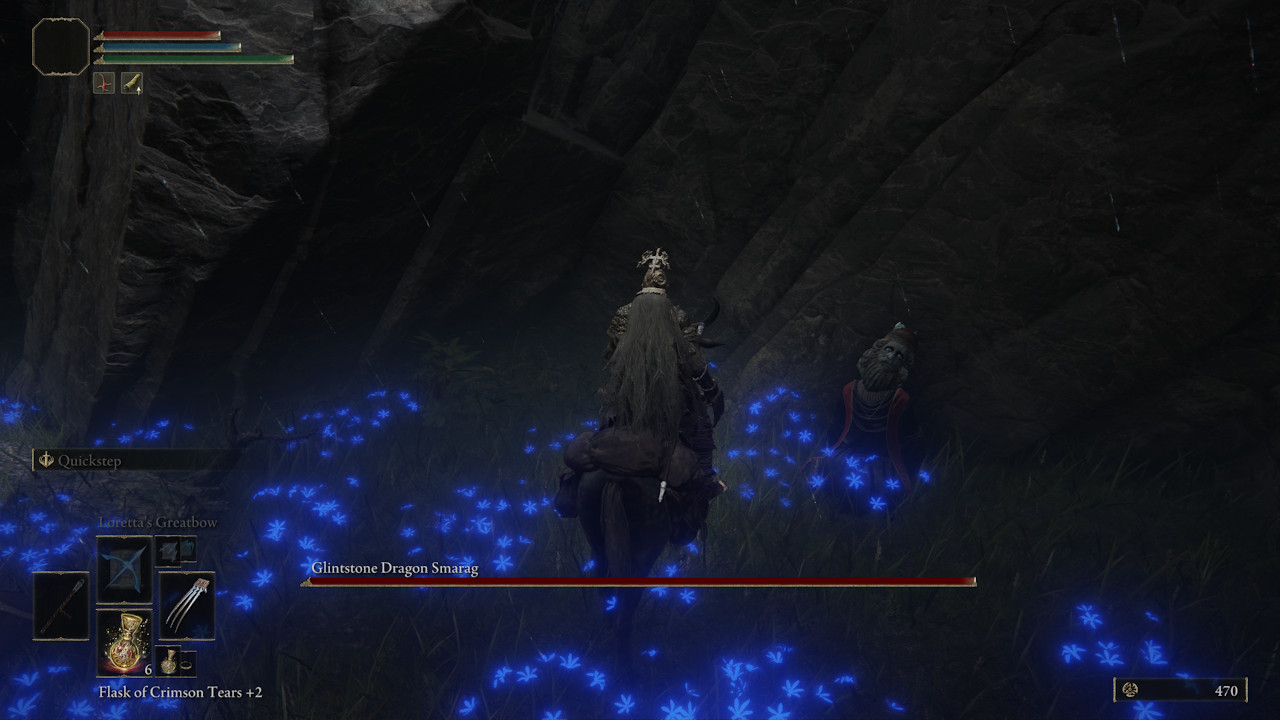Select the horn buff icon with the arrow
Image resolution: width=1280 pixels, height=720 pixels.
point(132,83)
